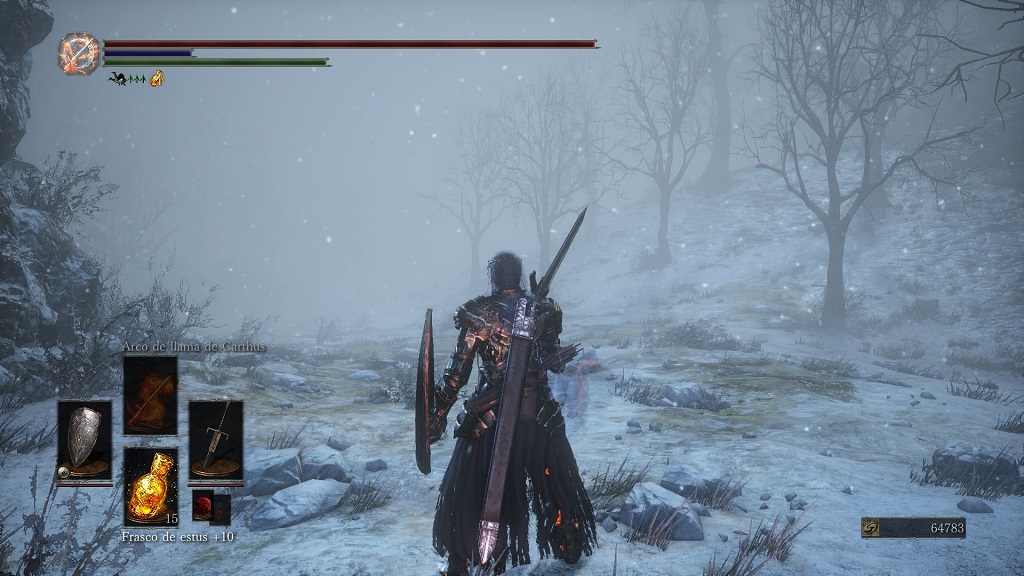Select the right-hand sword weapon slot
1024x576 pixels.
tap(215, 440)
